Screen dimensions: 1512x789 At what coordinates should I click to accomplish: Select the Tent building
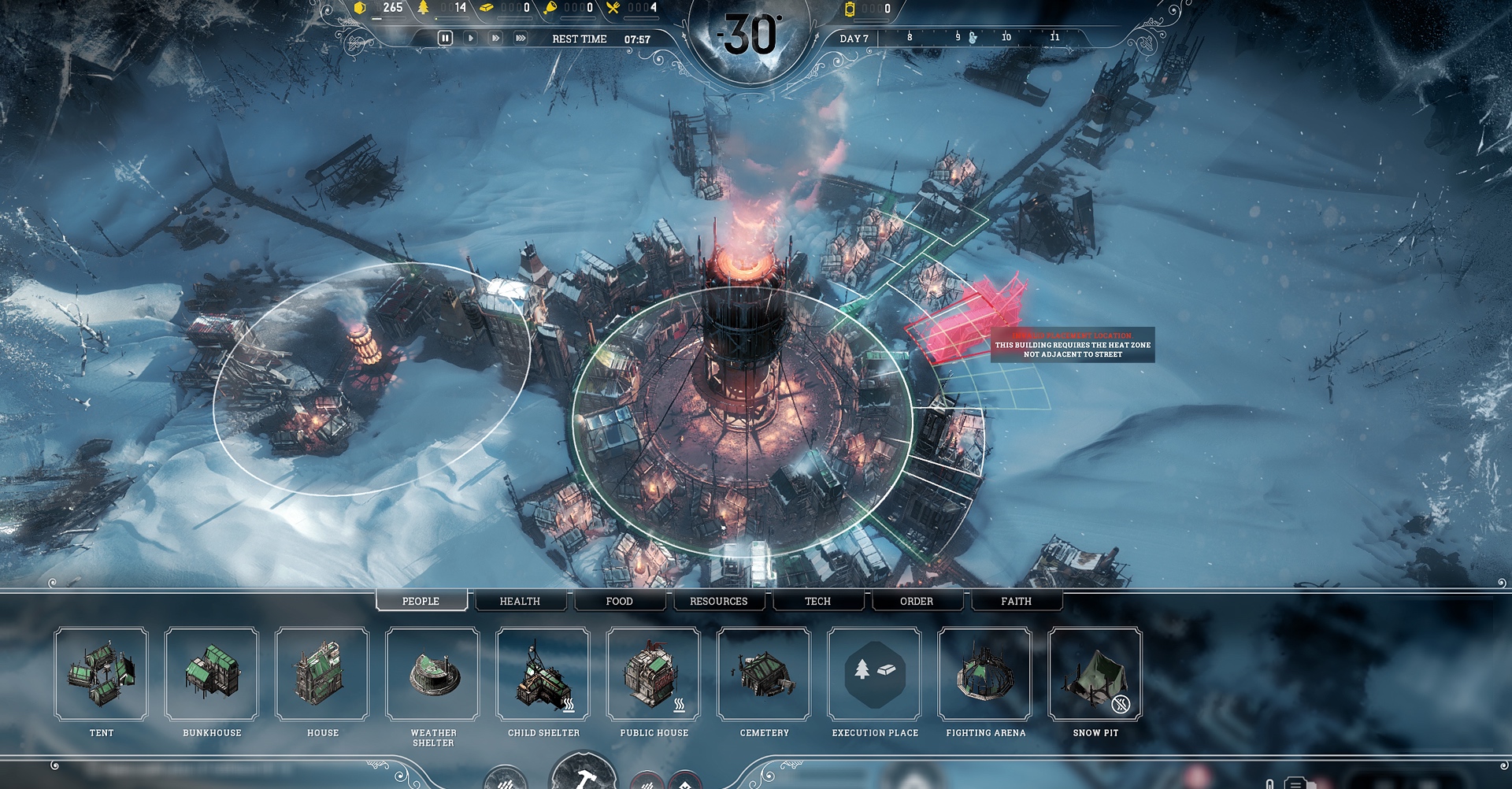tap(102, 674)
